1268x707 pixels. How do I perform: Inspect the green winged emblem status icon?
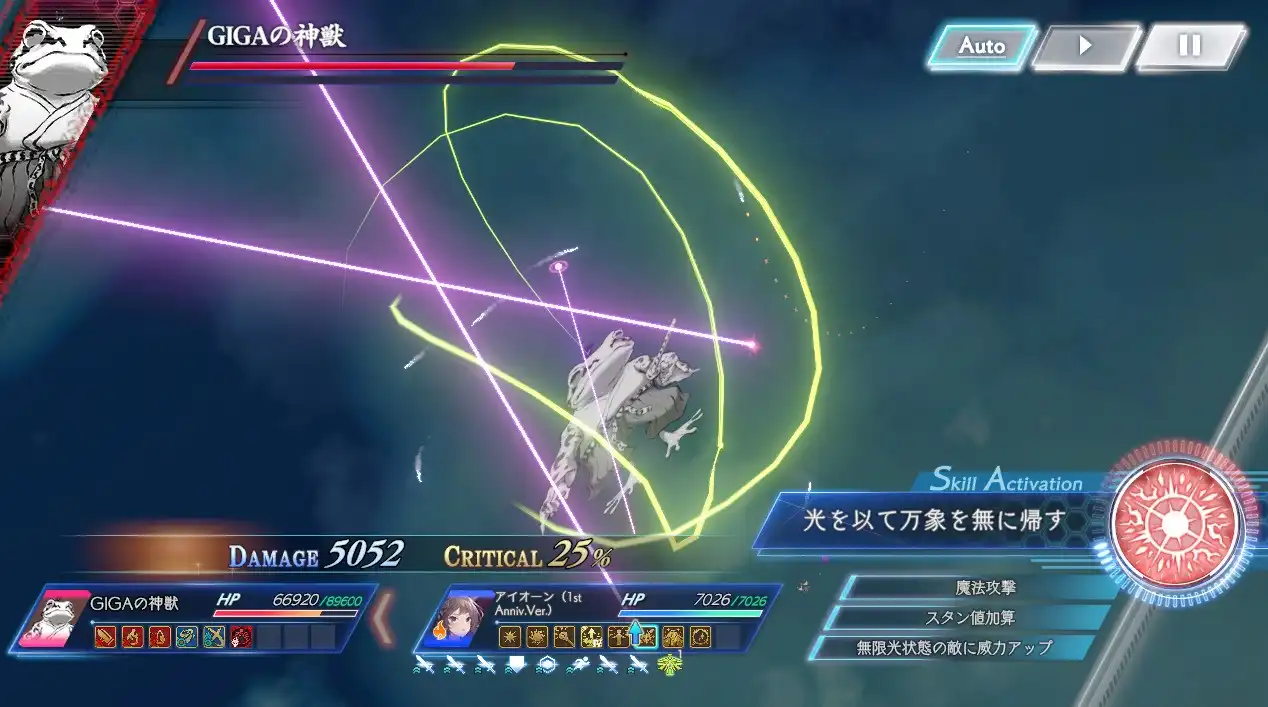coord(664,664)
